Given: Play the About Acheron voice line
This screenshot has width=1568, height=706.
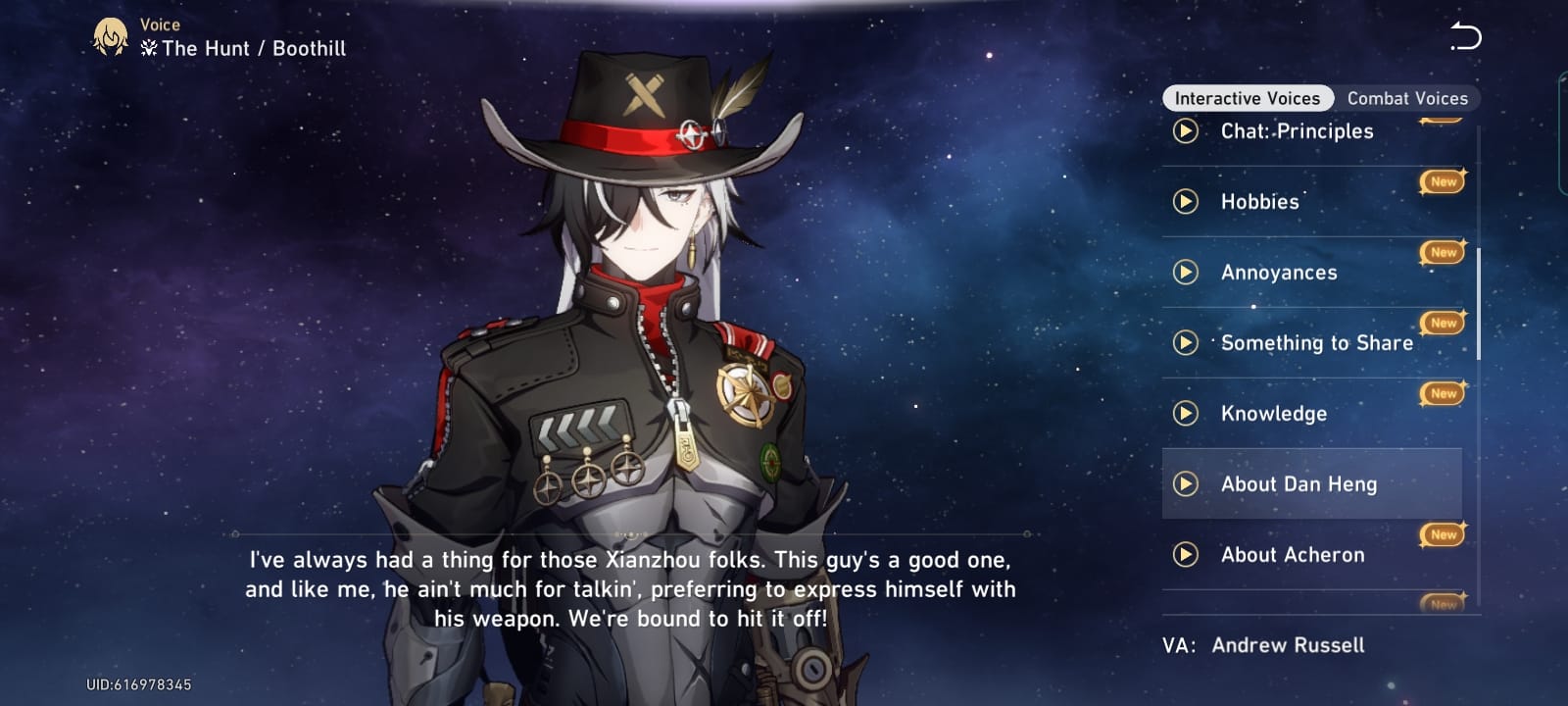Looking at the screenshot, I should (1186, 555).
